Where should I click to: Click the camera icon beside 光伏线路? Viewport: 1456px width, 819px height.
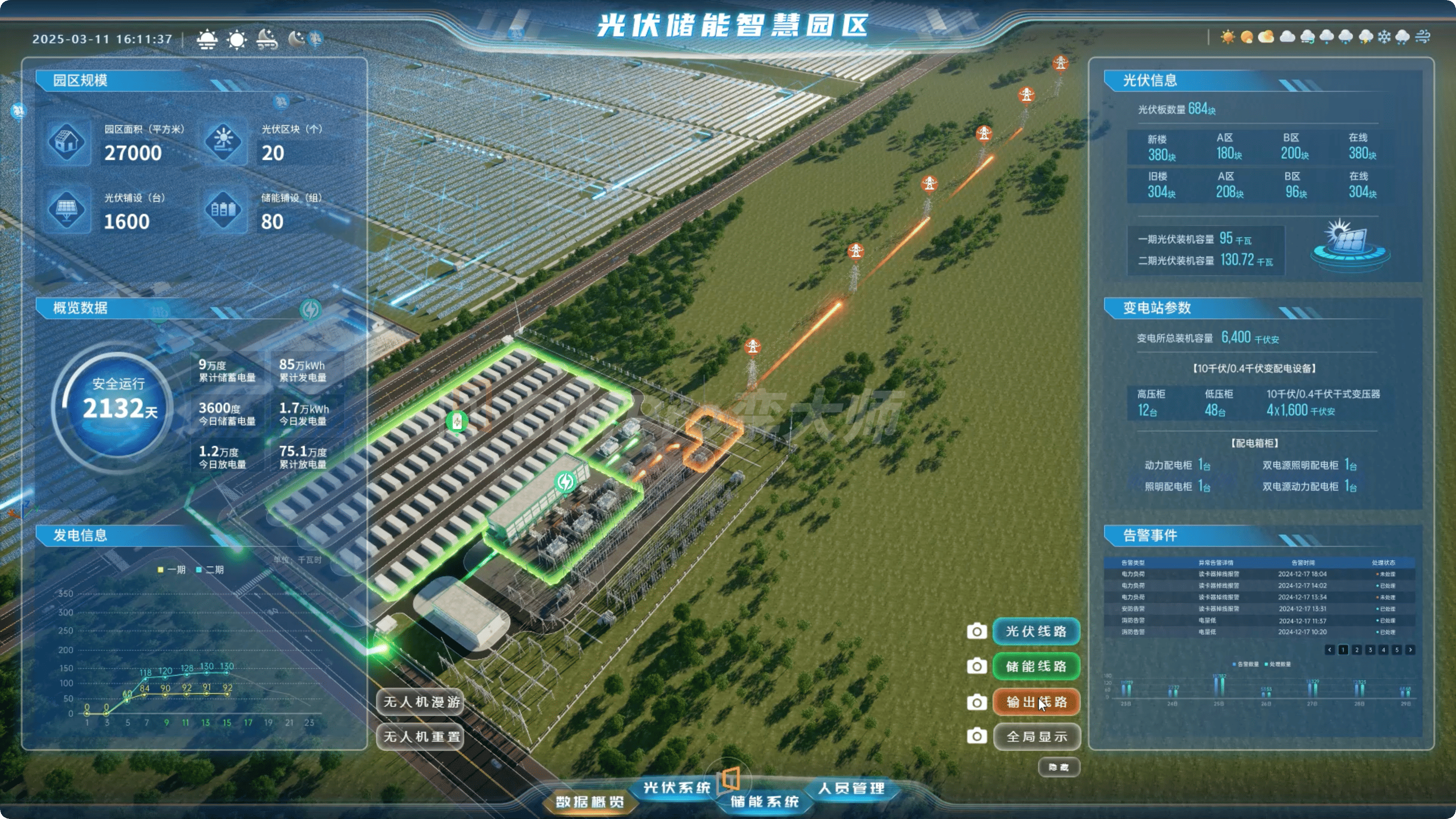click(x=976, y=631)
